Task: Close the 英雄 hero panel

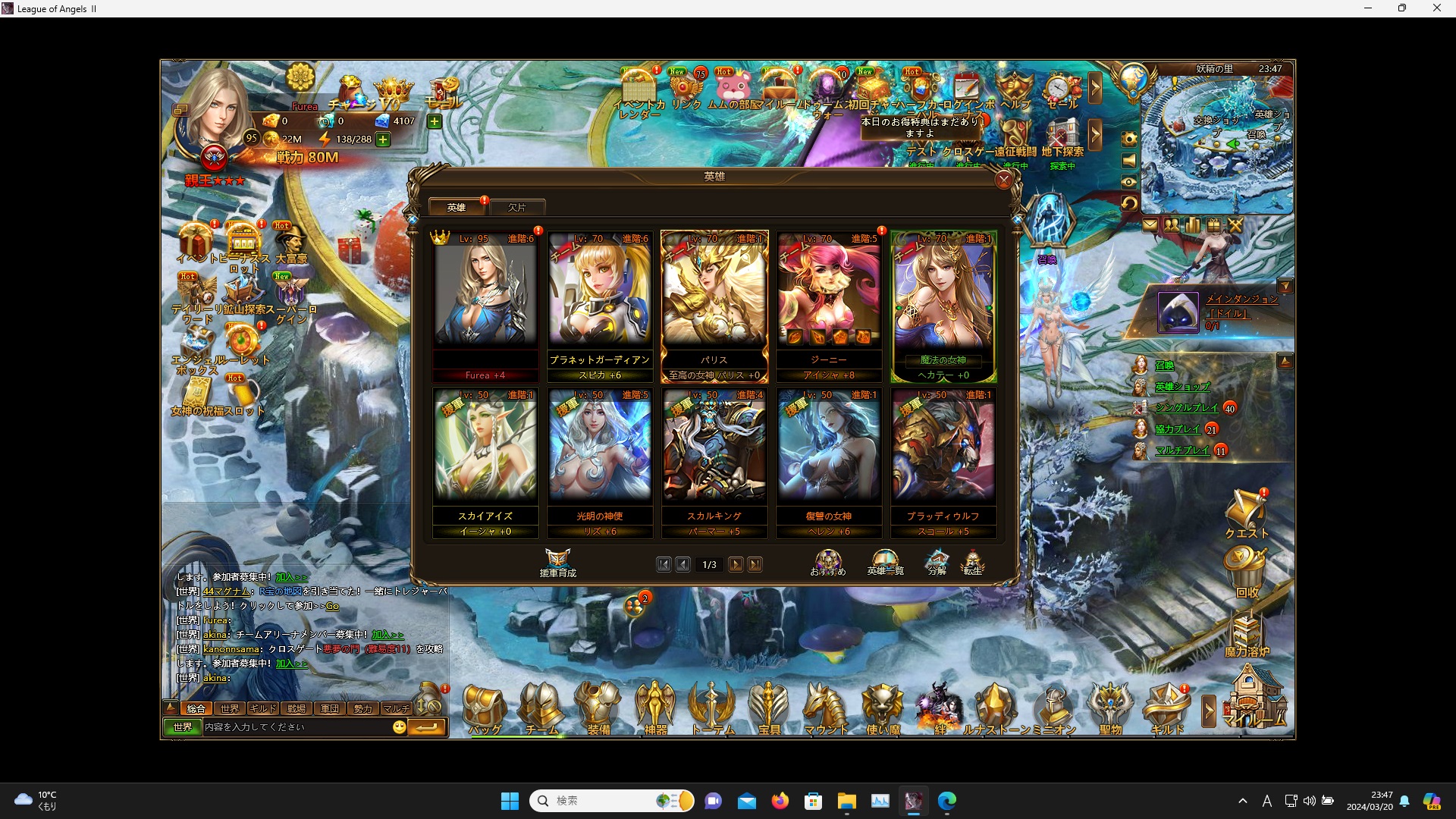Action: point(1004,180)
